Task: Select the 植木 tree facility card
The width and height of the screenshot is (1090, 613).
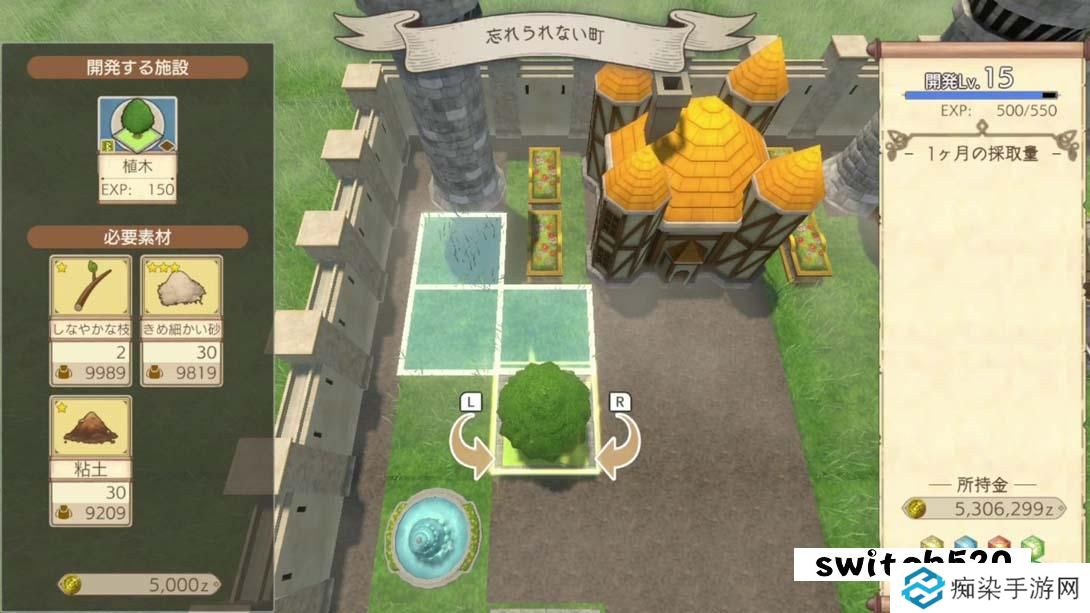Action: coord(137,150)
